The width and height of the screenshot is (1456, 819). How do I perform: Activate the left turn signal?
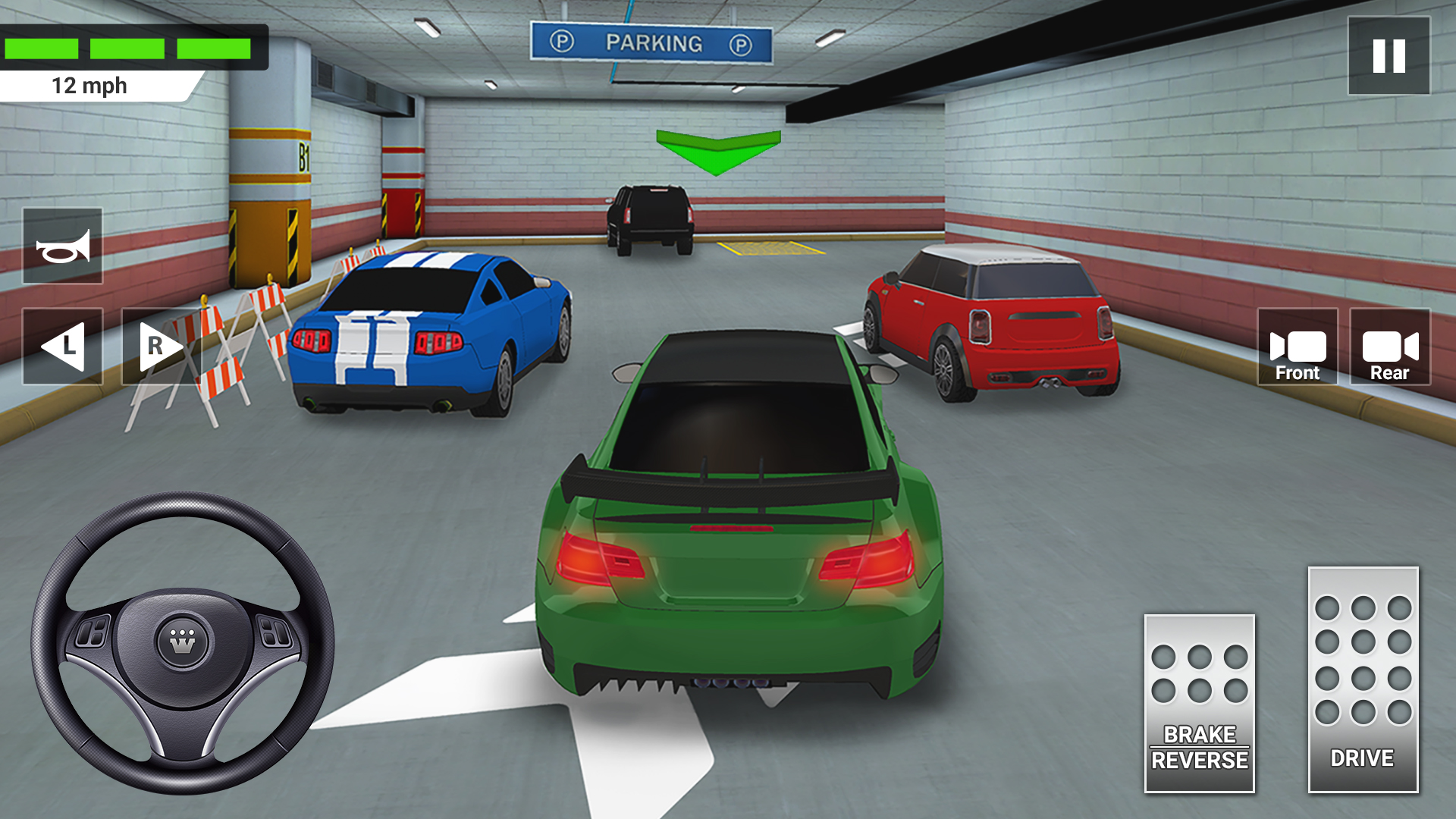63,347
